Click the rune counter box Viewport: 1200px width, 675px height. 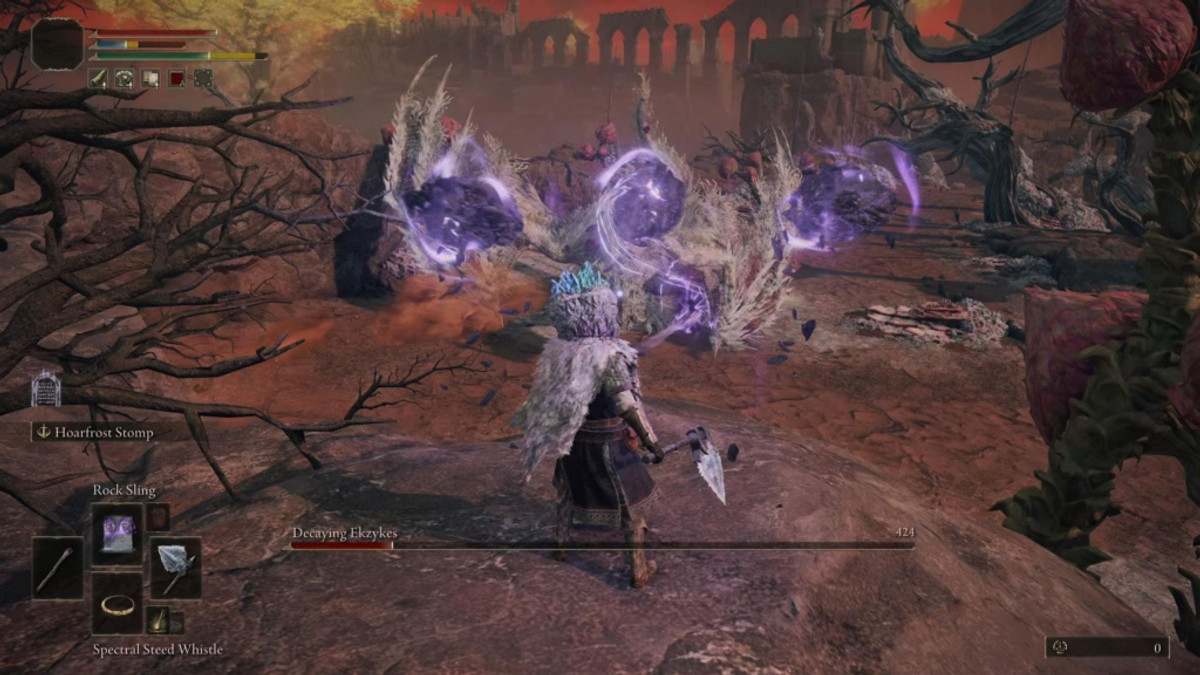(1107, 648)
